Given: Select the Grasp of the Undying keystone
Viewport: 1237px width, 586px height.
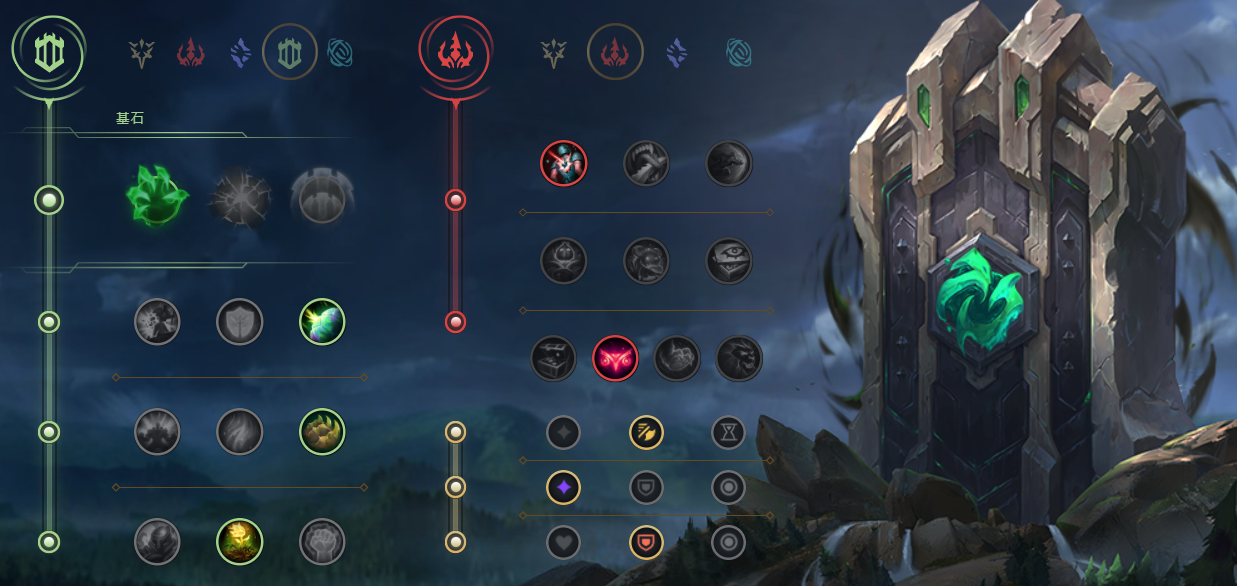Looking at the screenshot, I should (158, 199).
